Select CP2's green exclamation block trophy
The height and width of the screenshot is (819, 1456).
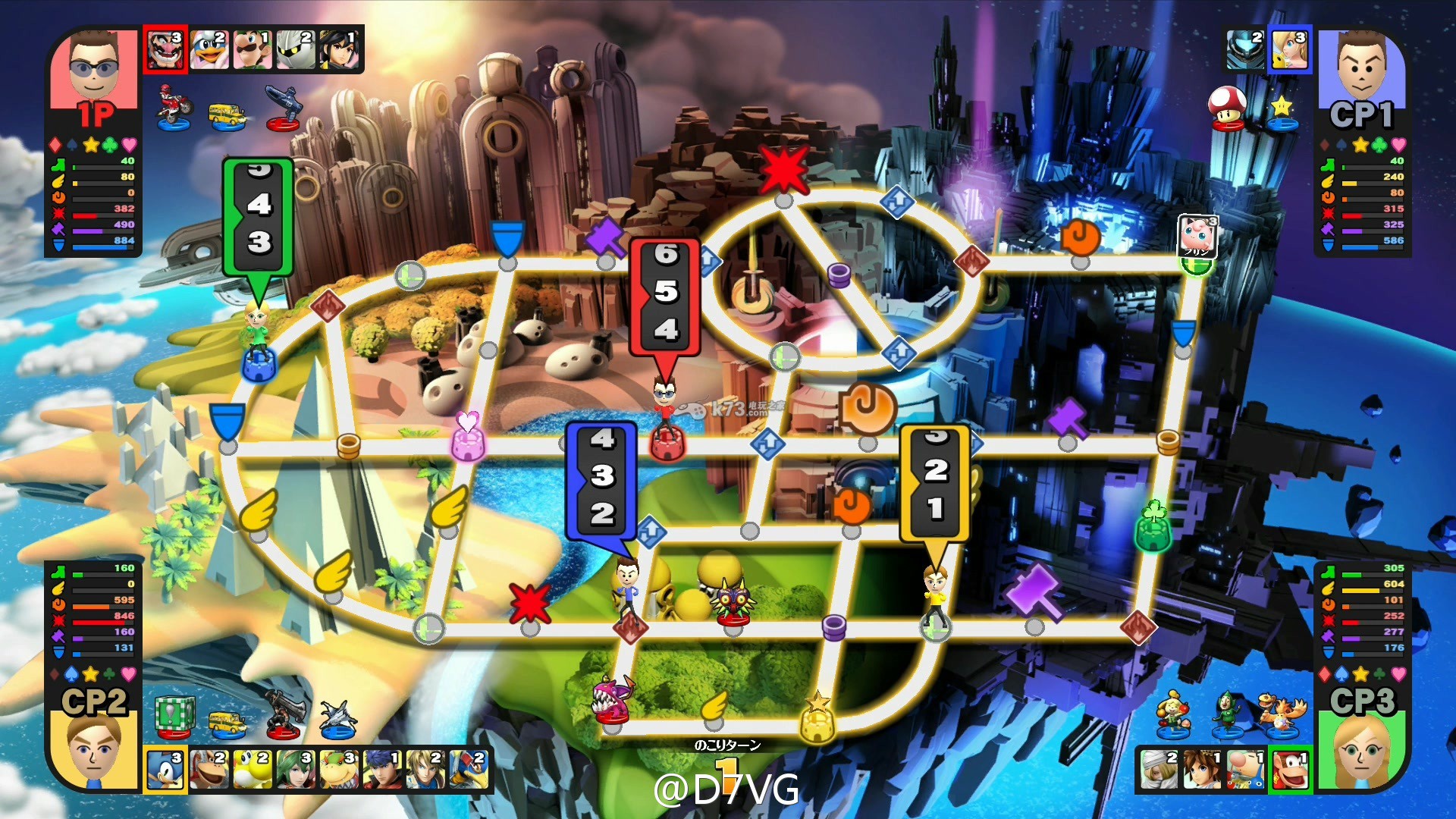175,717
